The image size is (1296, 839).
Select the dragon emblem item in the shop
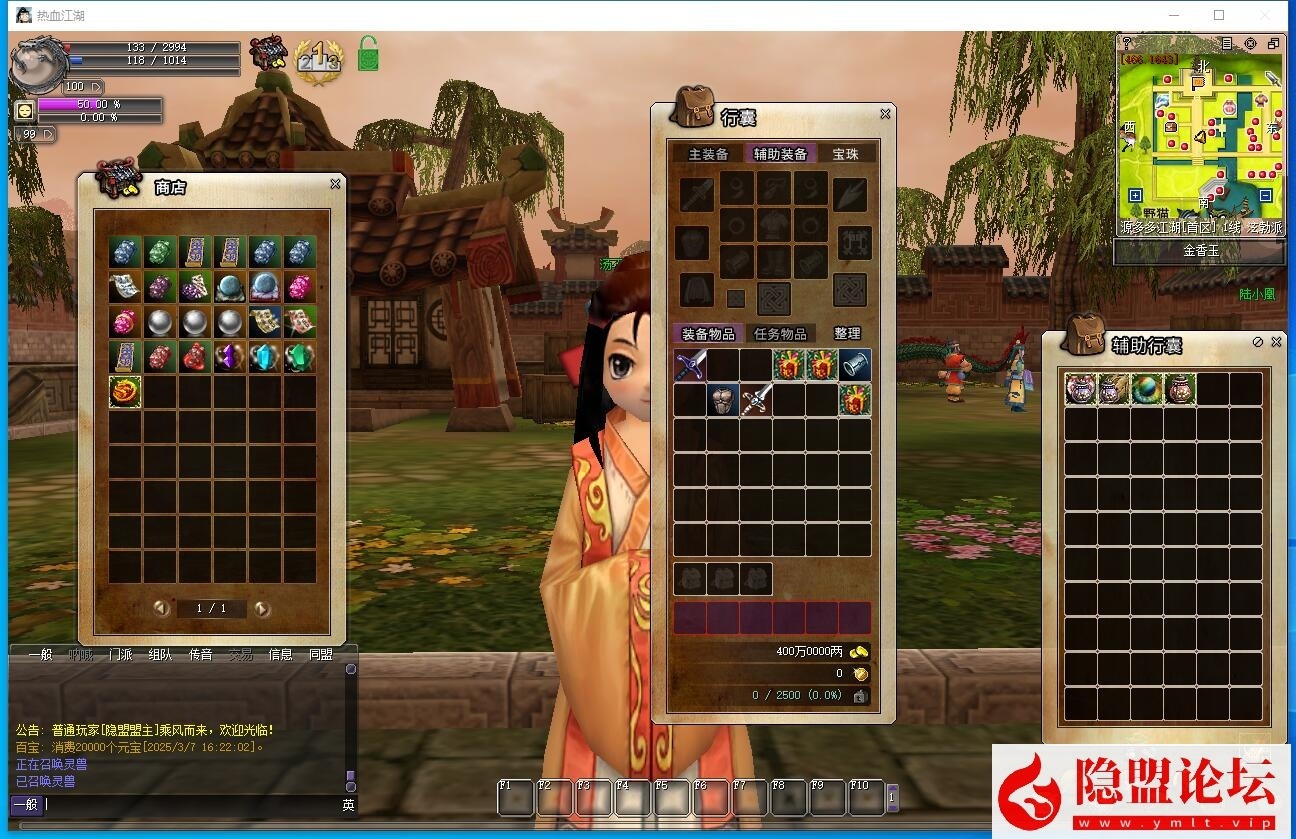(x=124, y=390)
